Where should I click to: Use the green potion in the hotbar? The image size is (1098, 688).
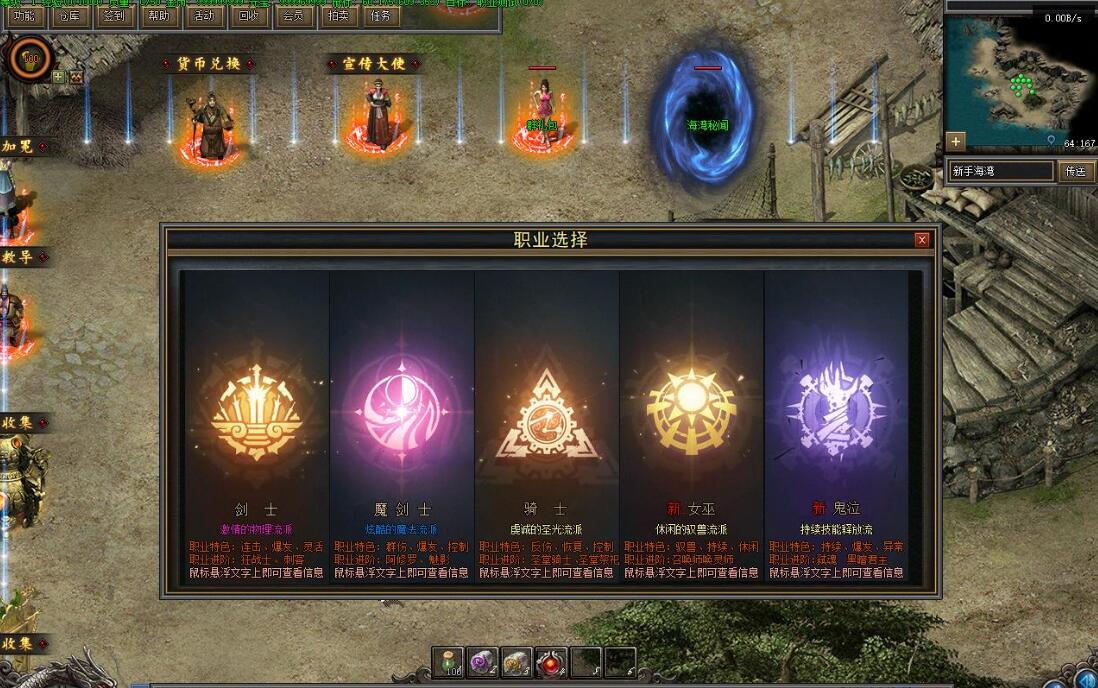pyautogui.click(x=448, y=661)
